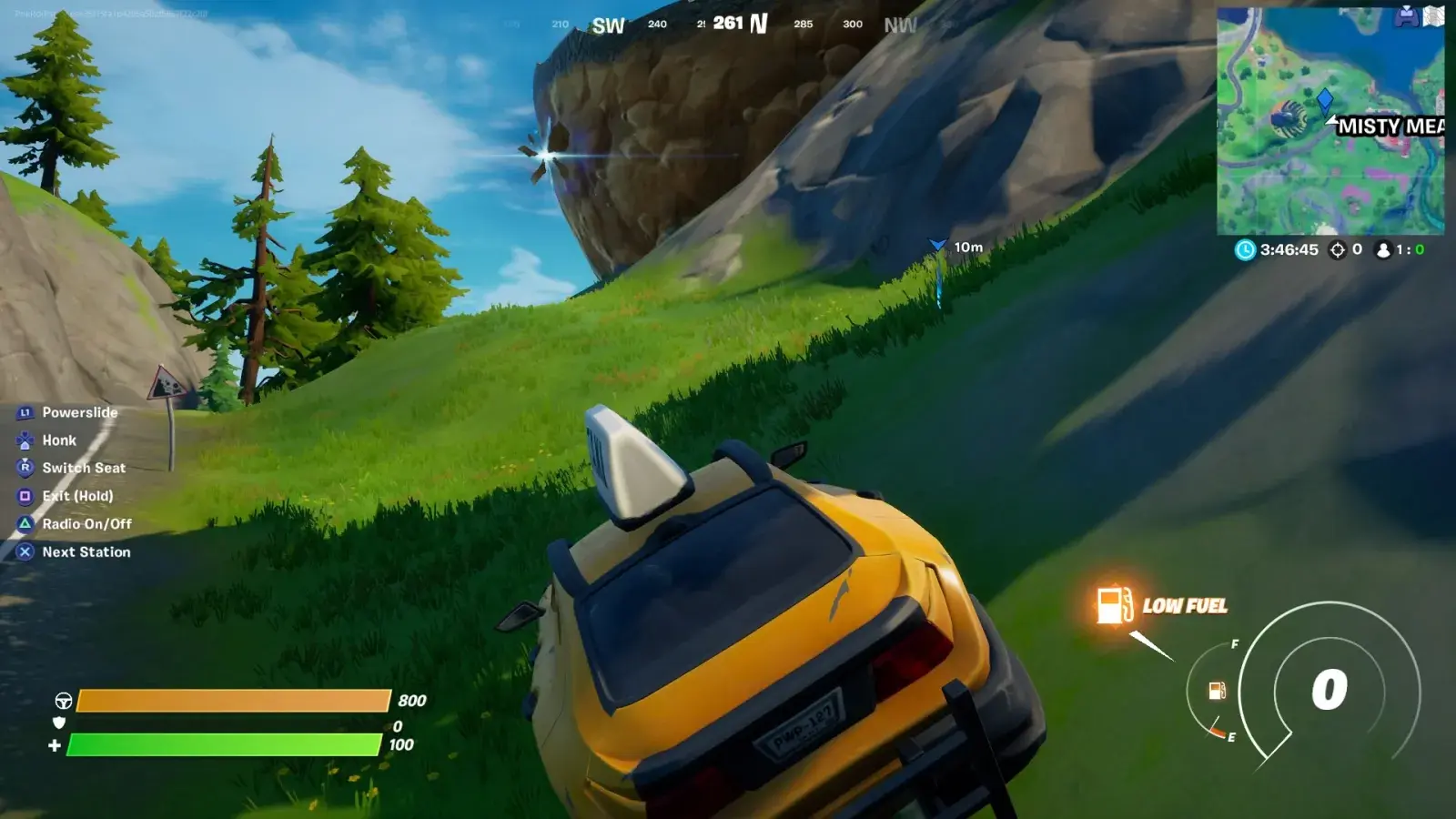Click the blue waypoint diamond on the minimap

pyautogui.click(x=1326, y=101)
